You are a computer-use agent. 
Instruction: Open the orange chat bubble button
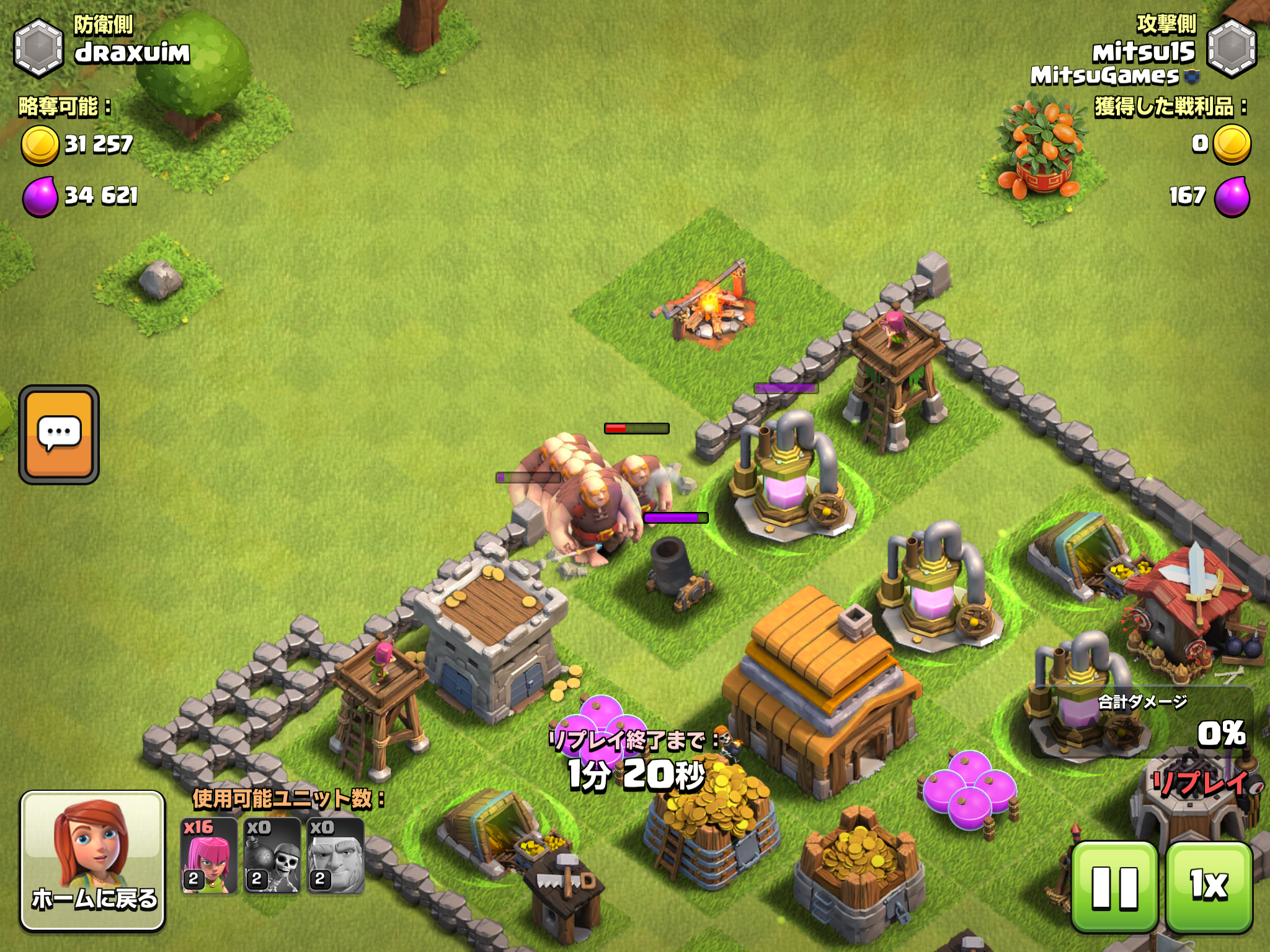click(59, 434)
